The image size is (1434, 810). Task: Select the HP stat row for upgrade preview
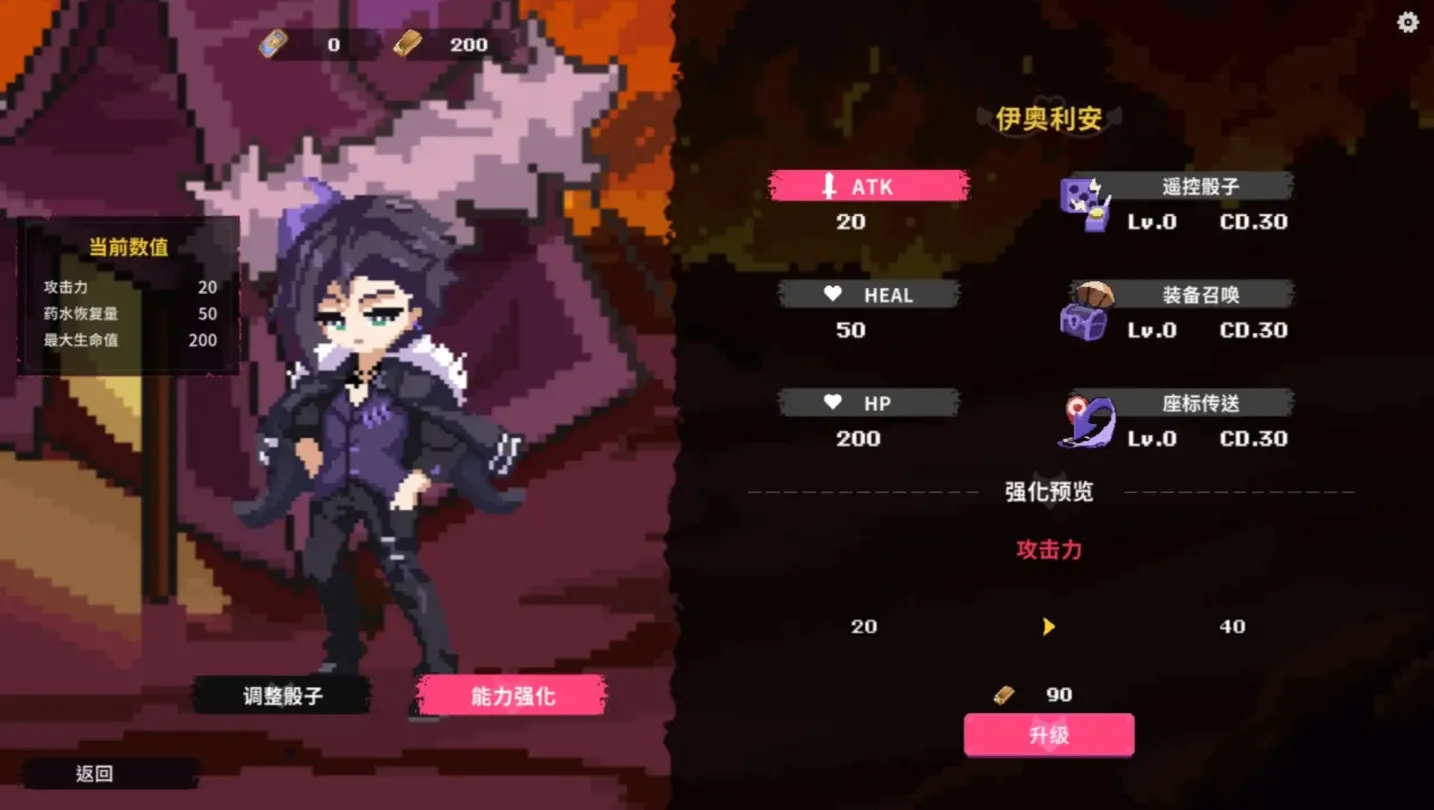868,402
